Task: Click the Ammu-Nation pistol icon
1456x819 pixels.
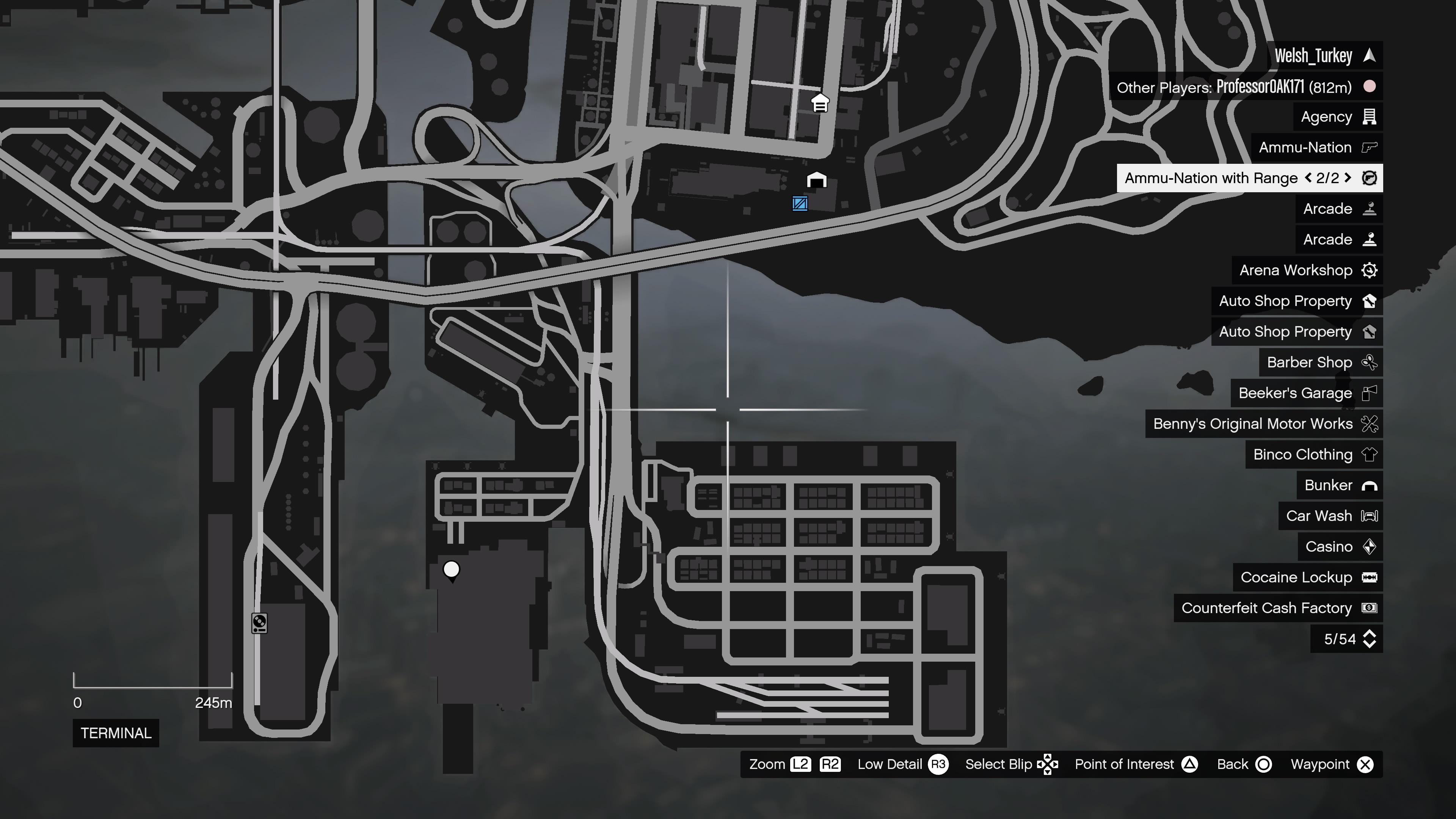Action: coord(1370,147)
